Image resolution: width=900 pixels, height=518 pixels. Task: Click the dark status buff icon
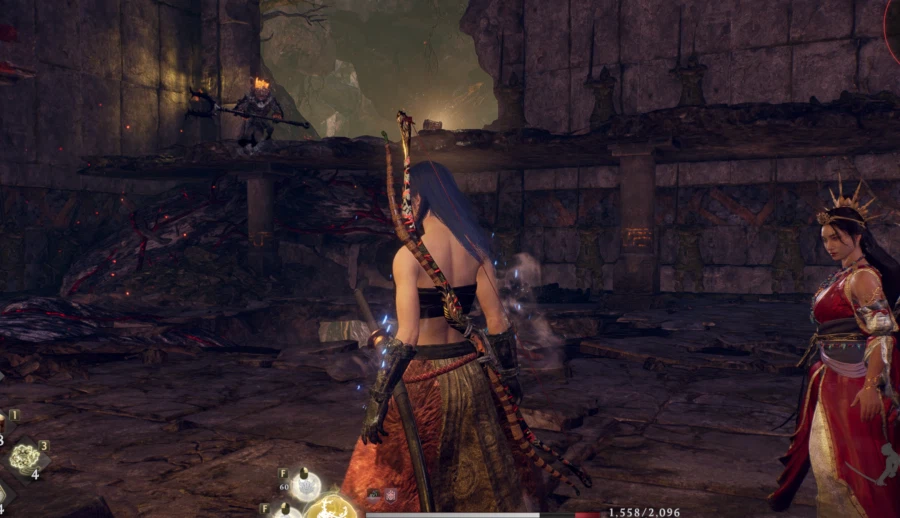click(x=374, y=494)
